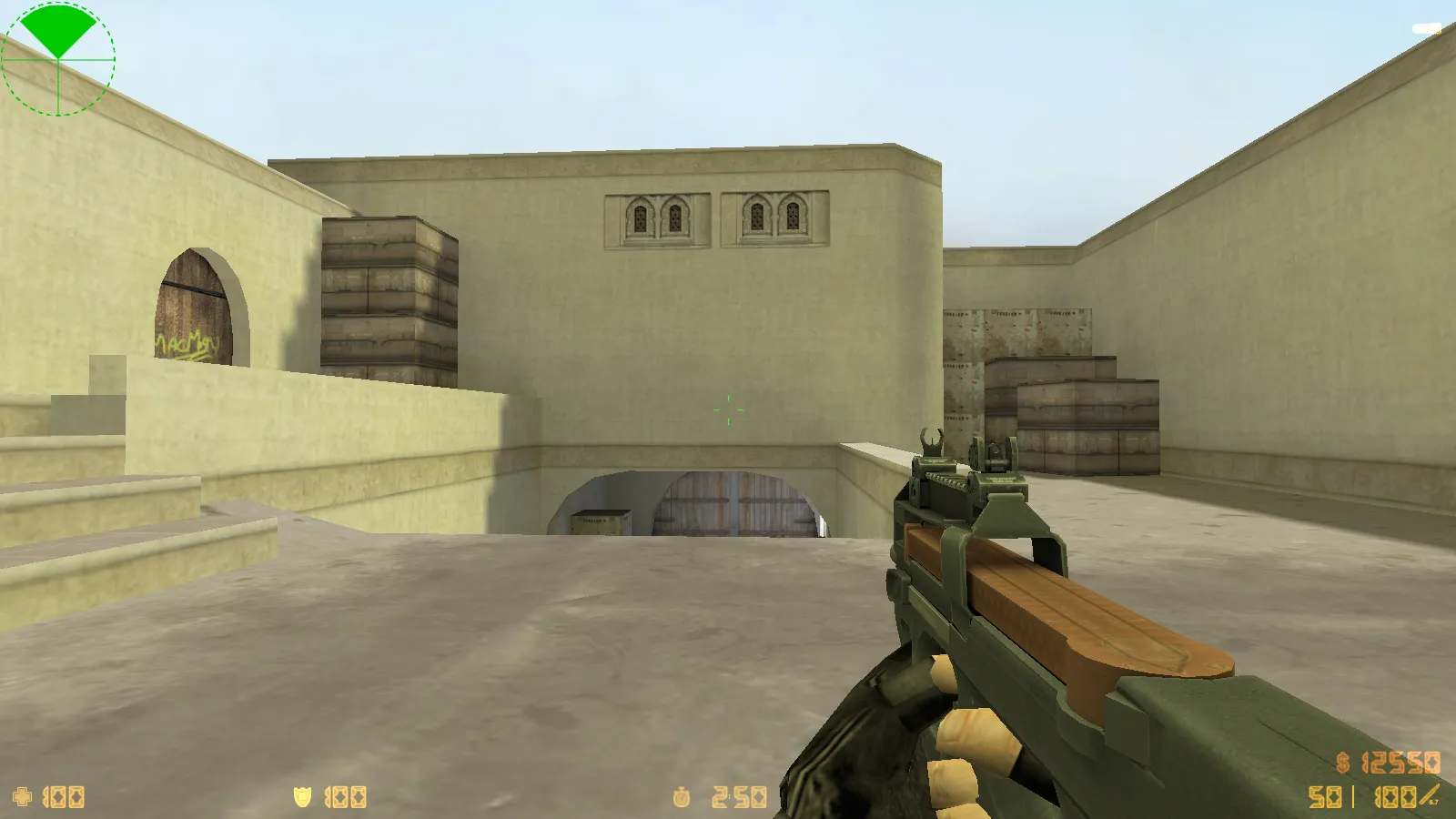Click the reserve ammo count 100

coord(1394,799)
